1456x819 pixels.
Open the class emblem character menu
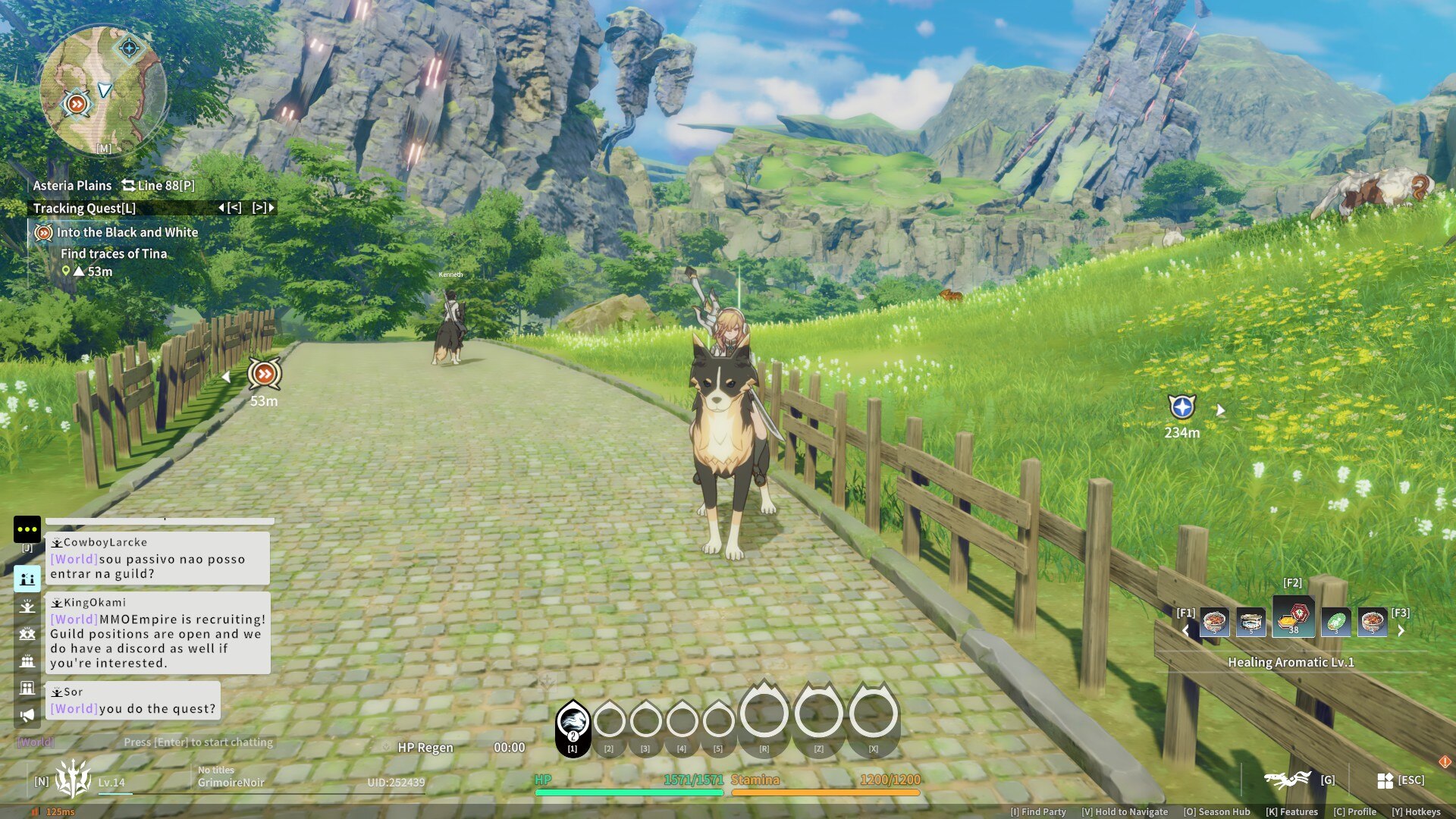point(73,779)
